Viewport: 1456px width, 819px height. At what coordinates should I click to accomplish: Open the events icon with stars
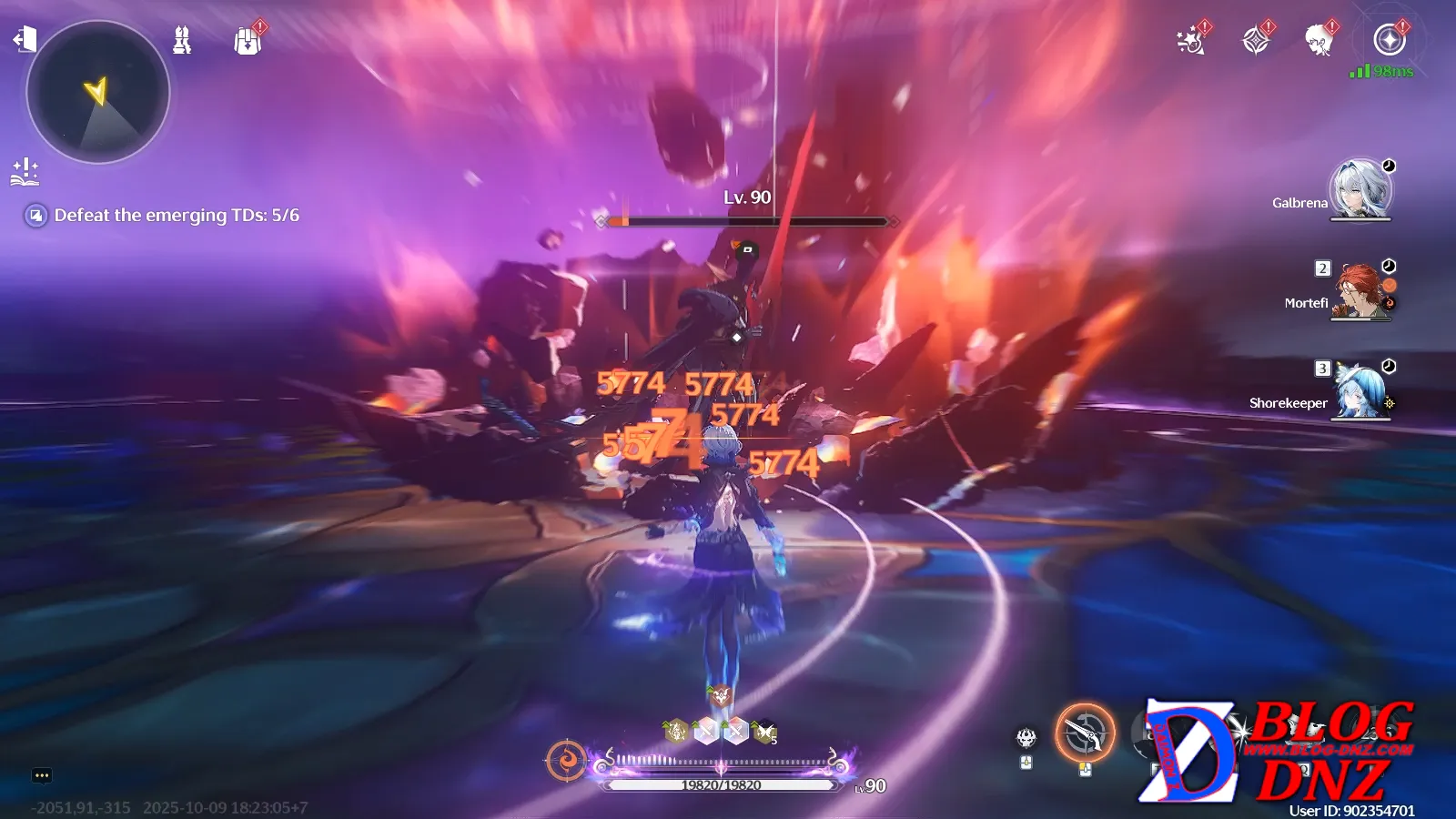click(x=1190, y=41)
